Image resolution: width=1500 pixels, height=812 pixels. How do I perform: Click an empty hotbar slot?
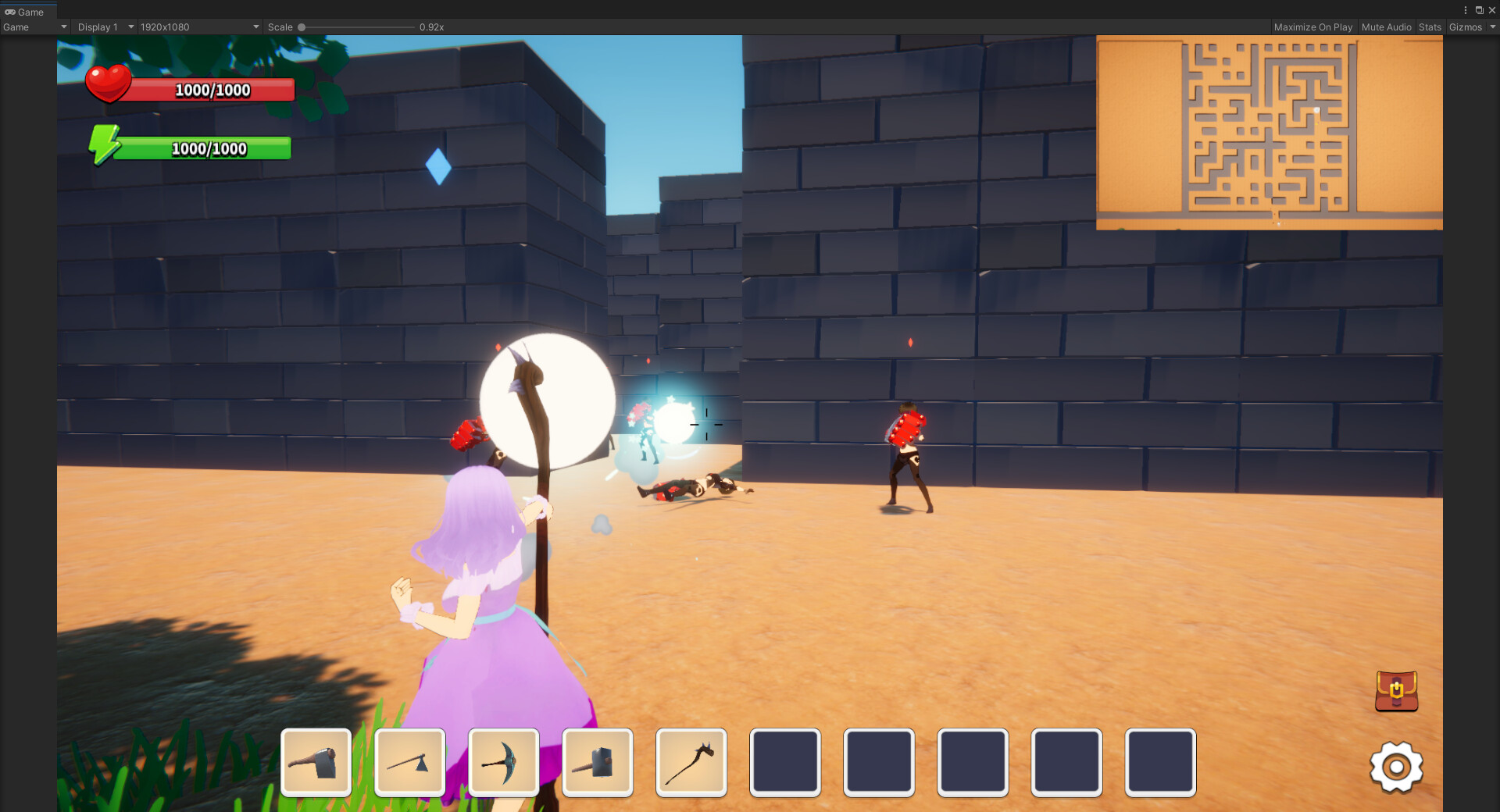pyautogui.click(x=784, y=763)
